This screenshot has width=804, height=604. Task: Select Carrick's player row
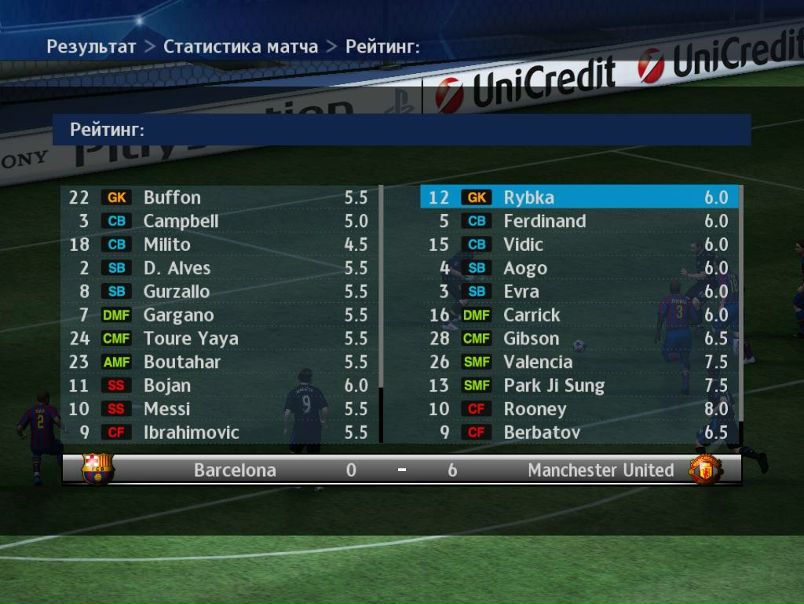[578, 315]
